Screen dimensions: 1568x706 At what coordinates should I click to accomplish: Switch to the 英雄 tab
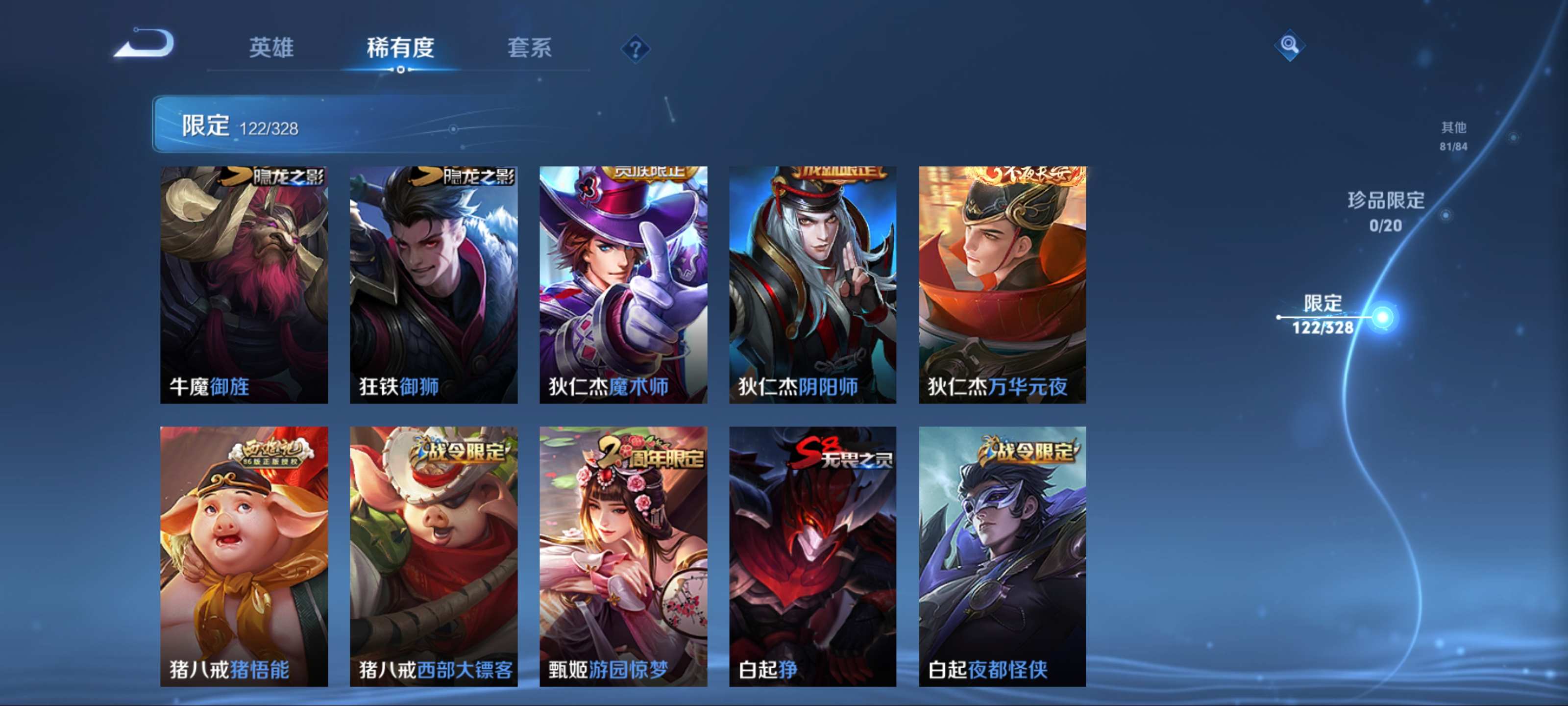pos(271,48)
